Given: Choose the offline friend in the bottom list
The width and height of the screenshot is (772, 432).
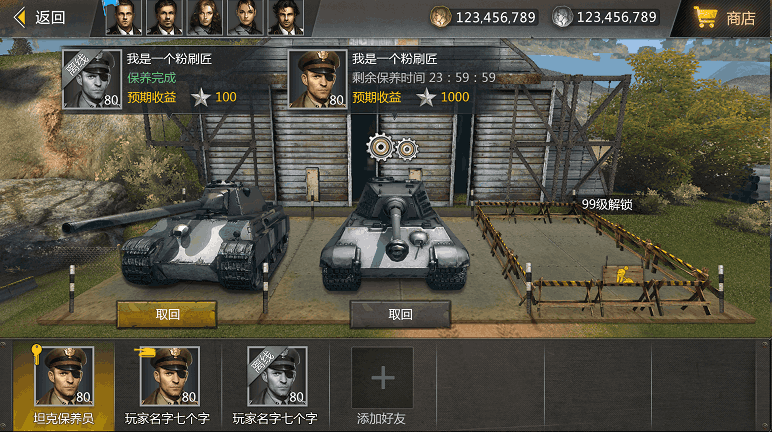Looking at the screenshot, I should tap(276, 376).
